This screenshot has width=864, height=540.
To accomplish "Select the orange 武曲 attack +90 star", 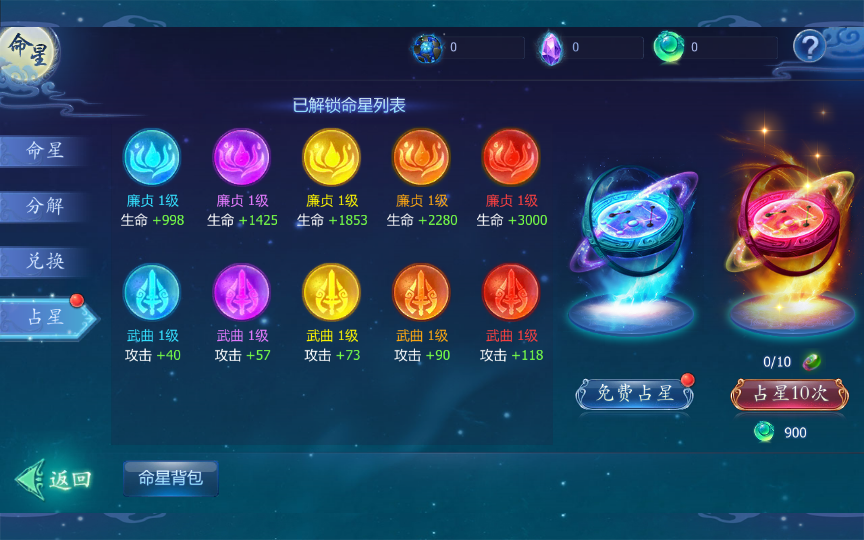I will point(421,292).
